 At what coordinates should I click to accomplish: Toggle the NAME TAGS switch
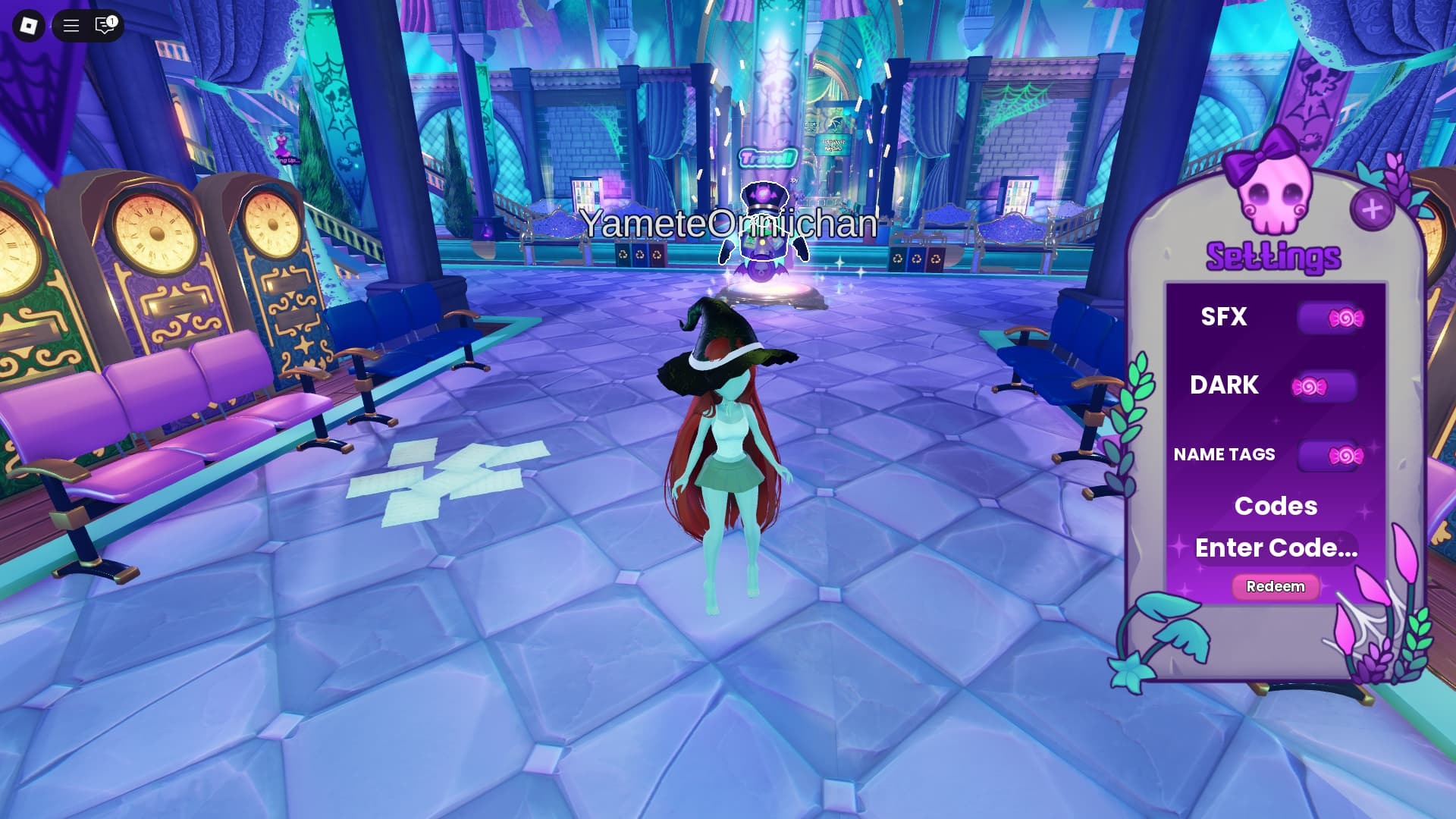tap(1332, 455)
